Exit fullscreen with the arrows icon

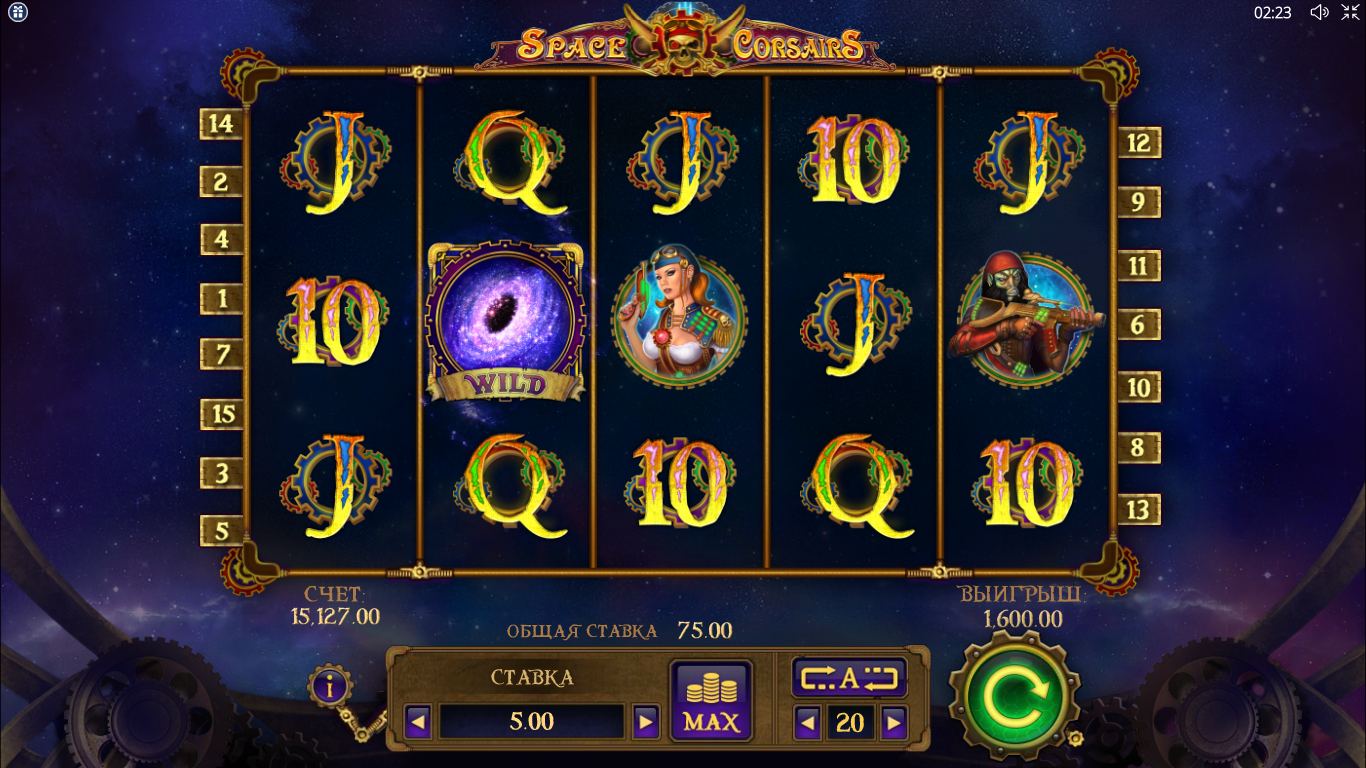(x=1349, y=12)
